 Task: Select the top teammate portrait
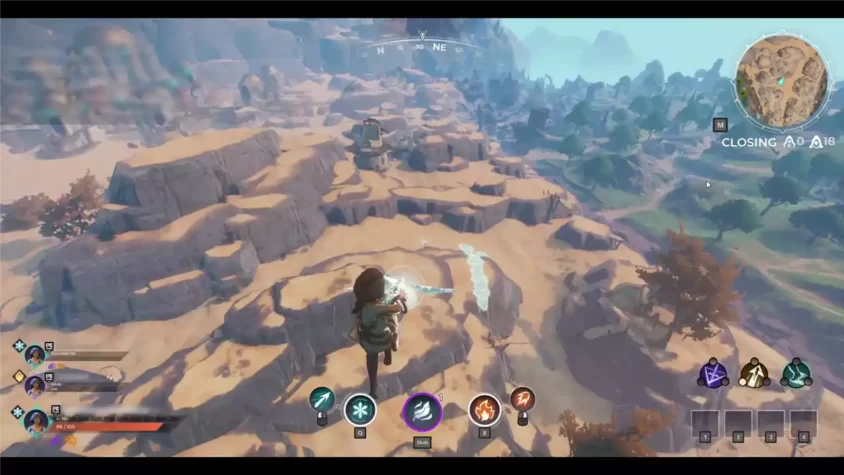(36, 354)
